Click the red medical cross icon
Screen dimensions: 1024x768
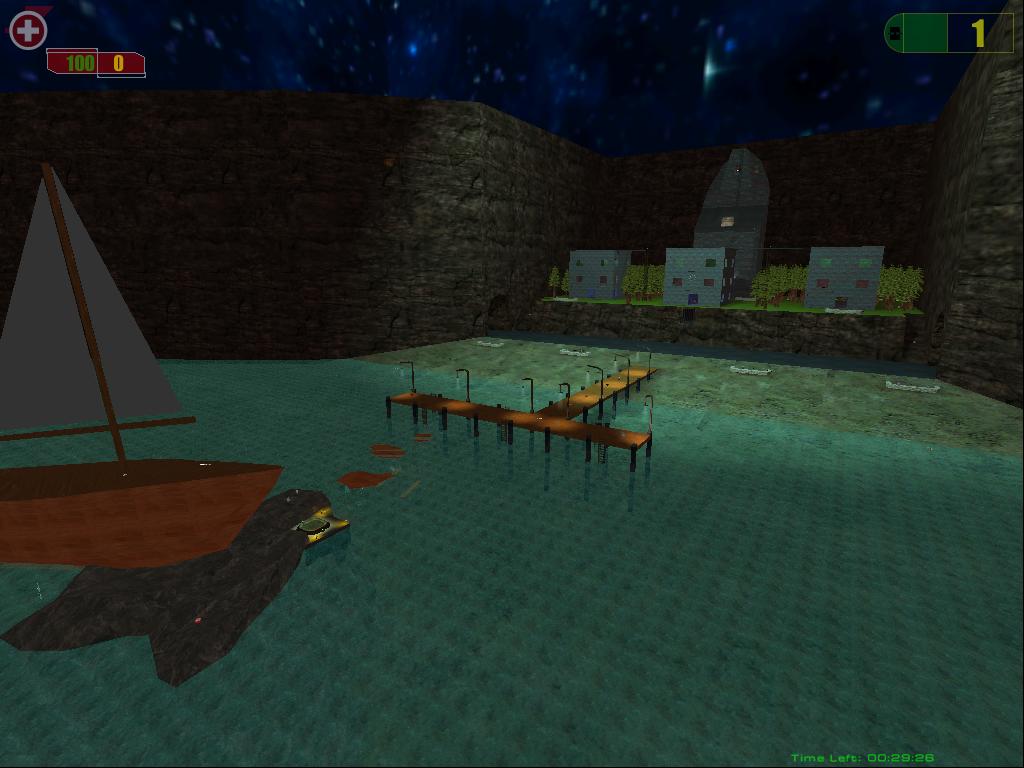tap(28, 31)
